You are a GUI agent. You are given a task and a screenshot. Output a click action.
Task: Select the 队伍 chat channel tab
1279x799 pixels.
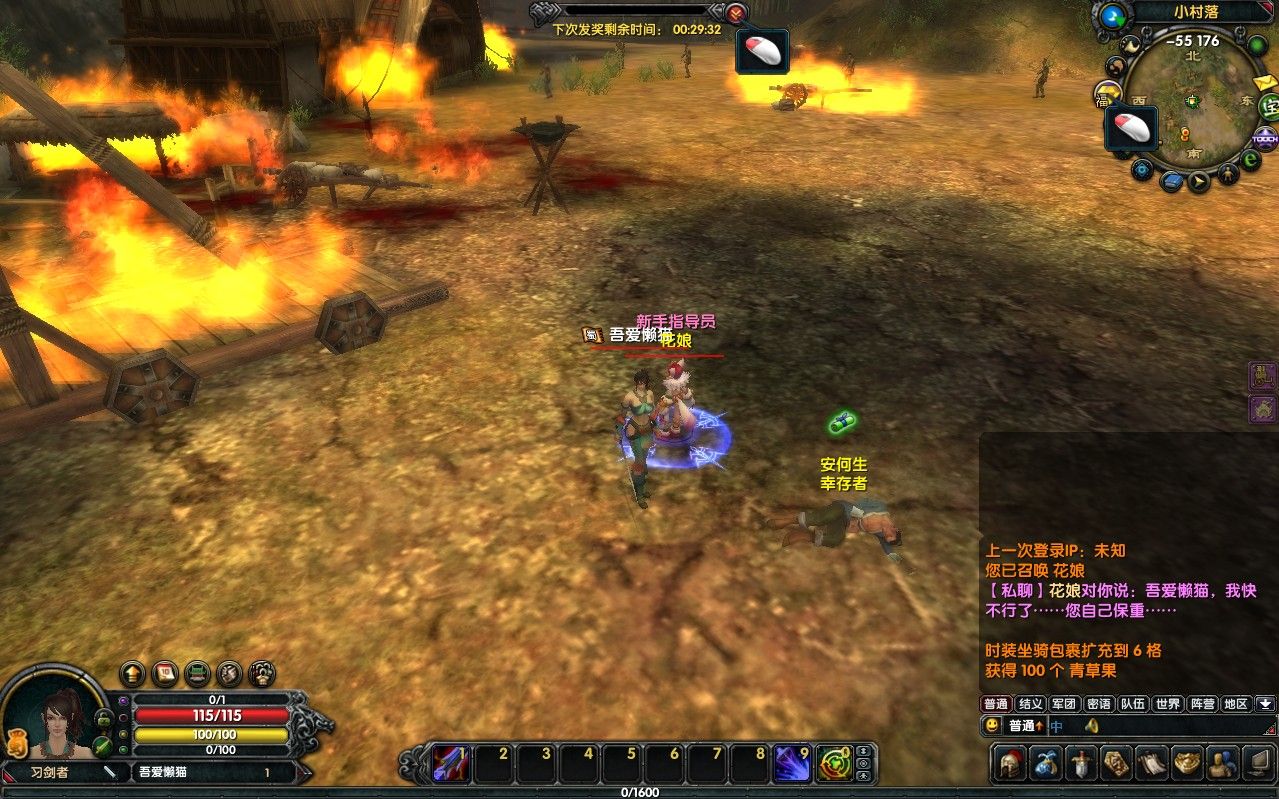(x=1133, y=704)
